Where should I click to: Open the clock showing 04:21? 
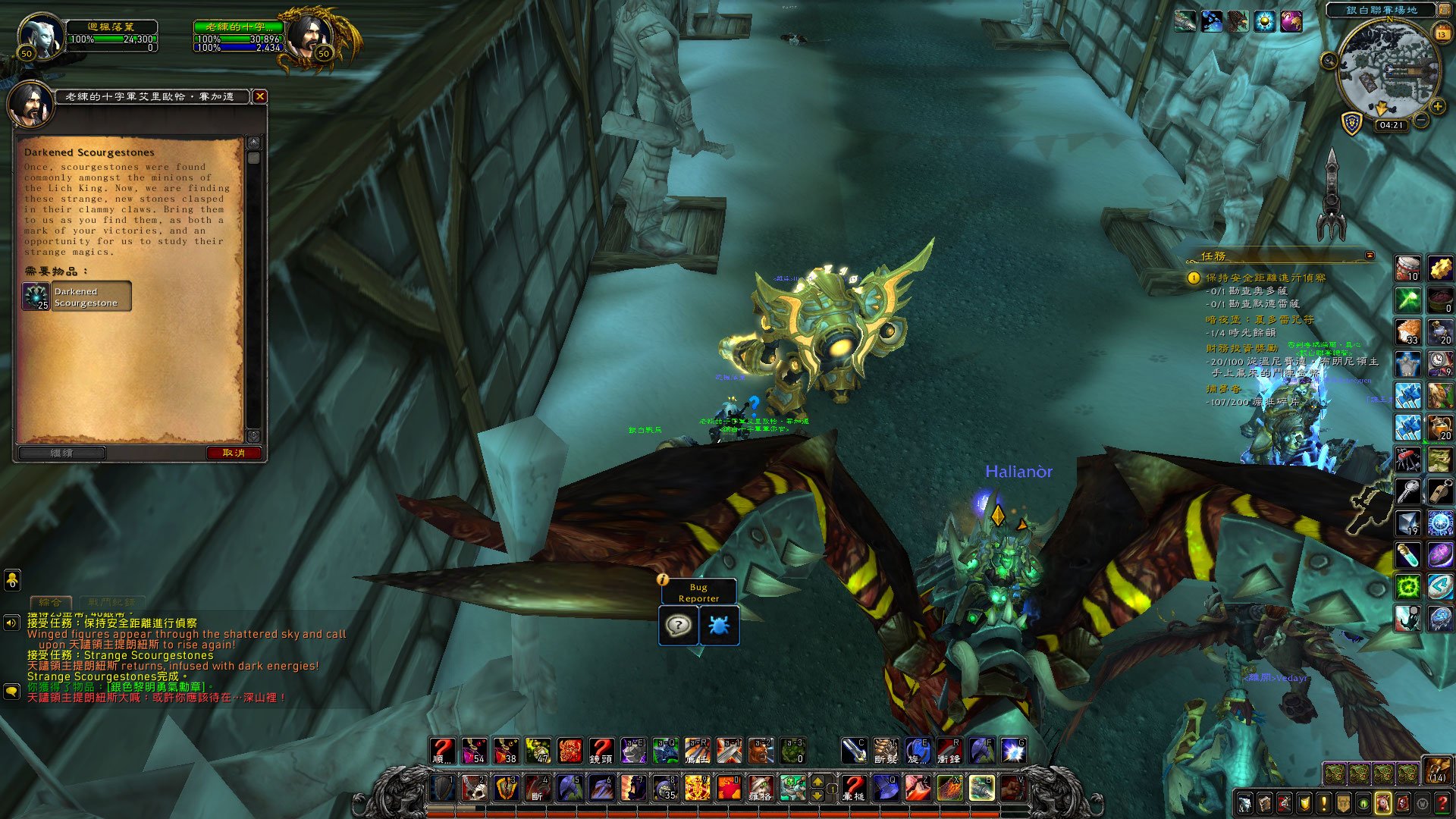coord(1391,125)
